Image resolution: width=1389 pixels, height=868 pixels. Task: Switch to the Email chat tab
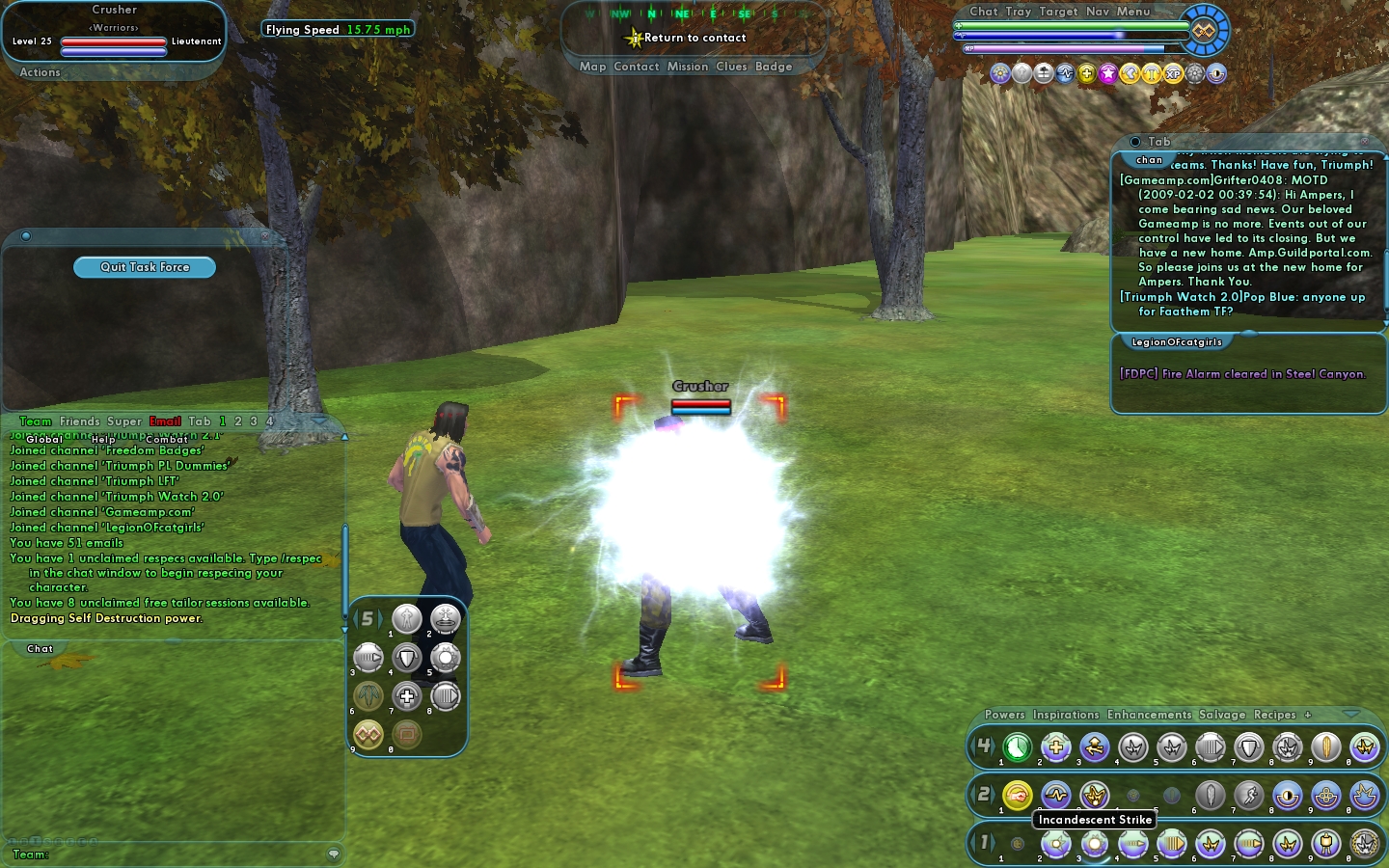click(x=165, y=421)
